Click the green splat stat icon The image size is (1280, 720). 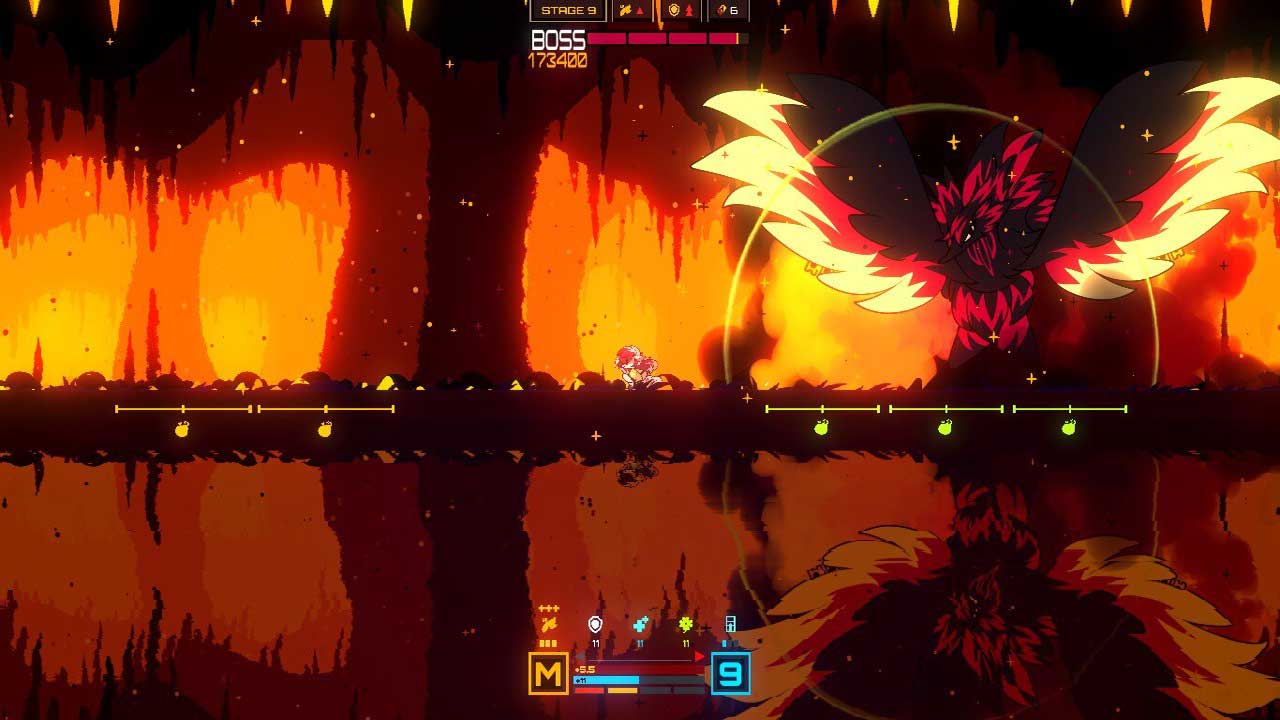click(x=686, y=625)
